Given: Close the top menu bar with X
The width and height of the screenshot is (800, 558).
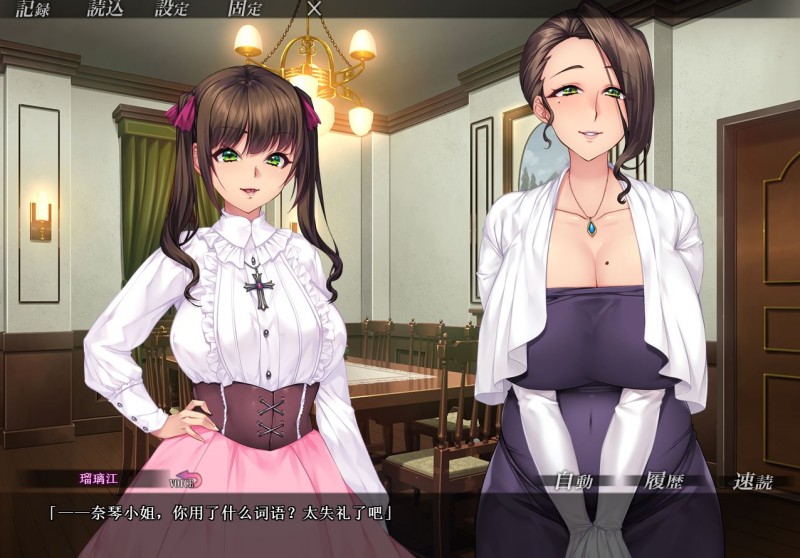Looking at the screenshot, I should point(314,9).
